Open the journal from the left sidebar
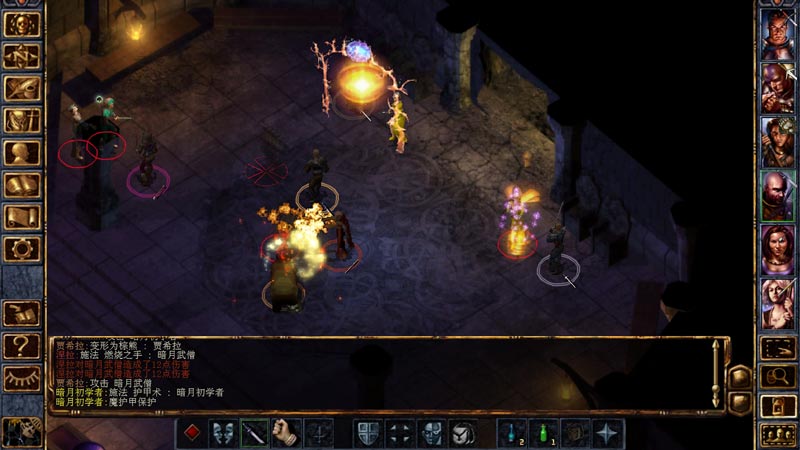The width and height of the screenshot is (800, 450). (22, 88)
